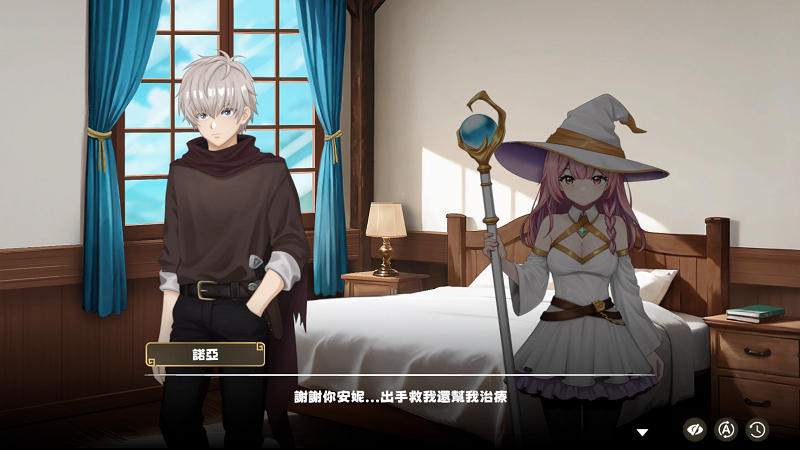Toggle auto-advance dialogue mode
The width and height of the screenshot is (800, 450).
pos(727,429)
